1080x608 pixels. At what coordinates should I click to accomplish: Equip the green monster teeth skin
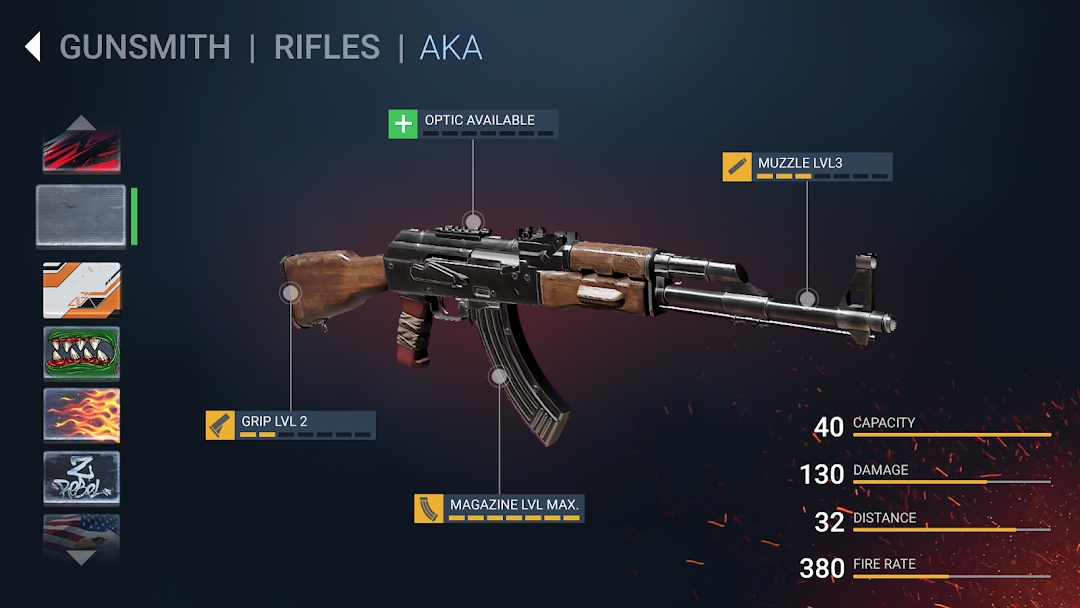(x=81, y=352)
